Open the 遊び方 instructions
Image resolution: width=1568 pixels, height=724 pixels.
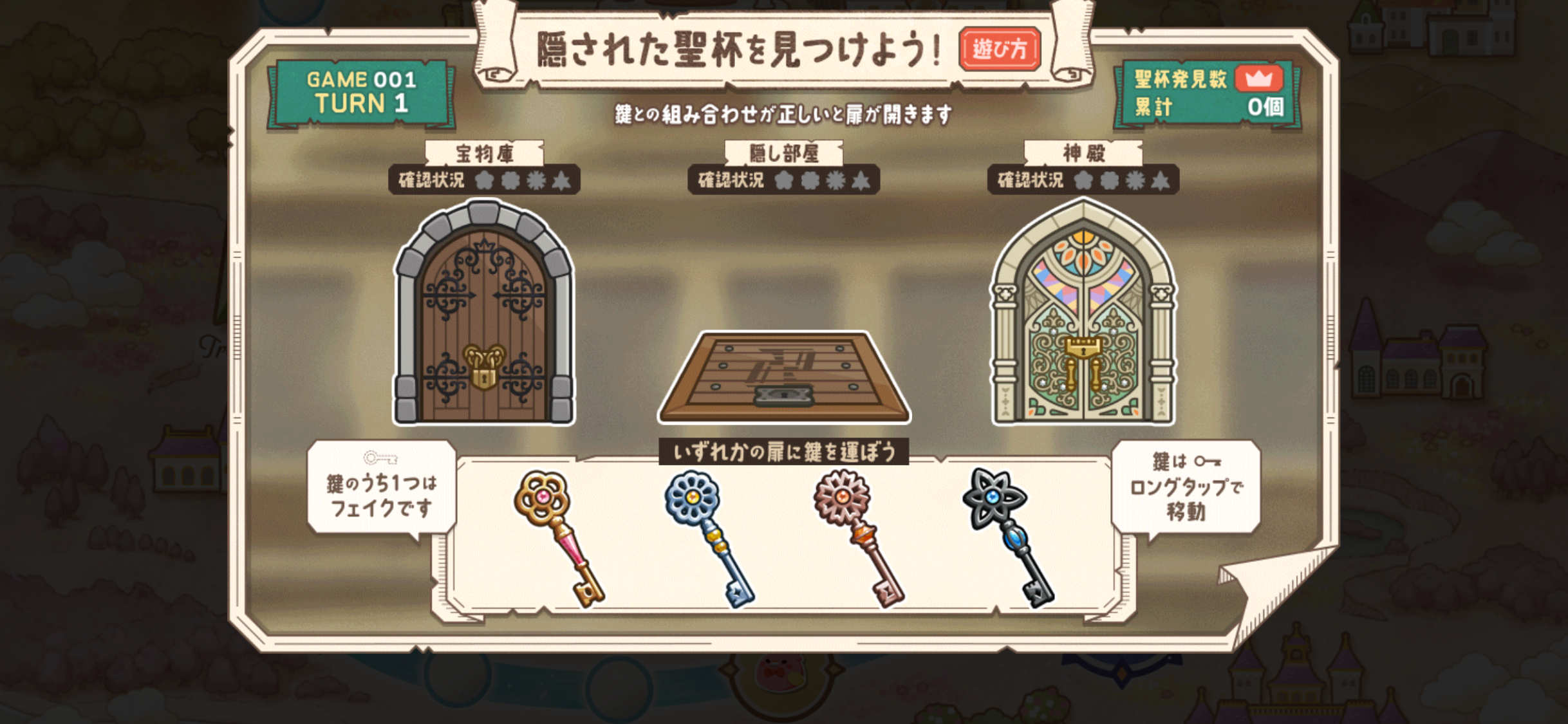(1000, 48)
